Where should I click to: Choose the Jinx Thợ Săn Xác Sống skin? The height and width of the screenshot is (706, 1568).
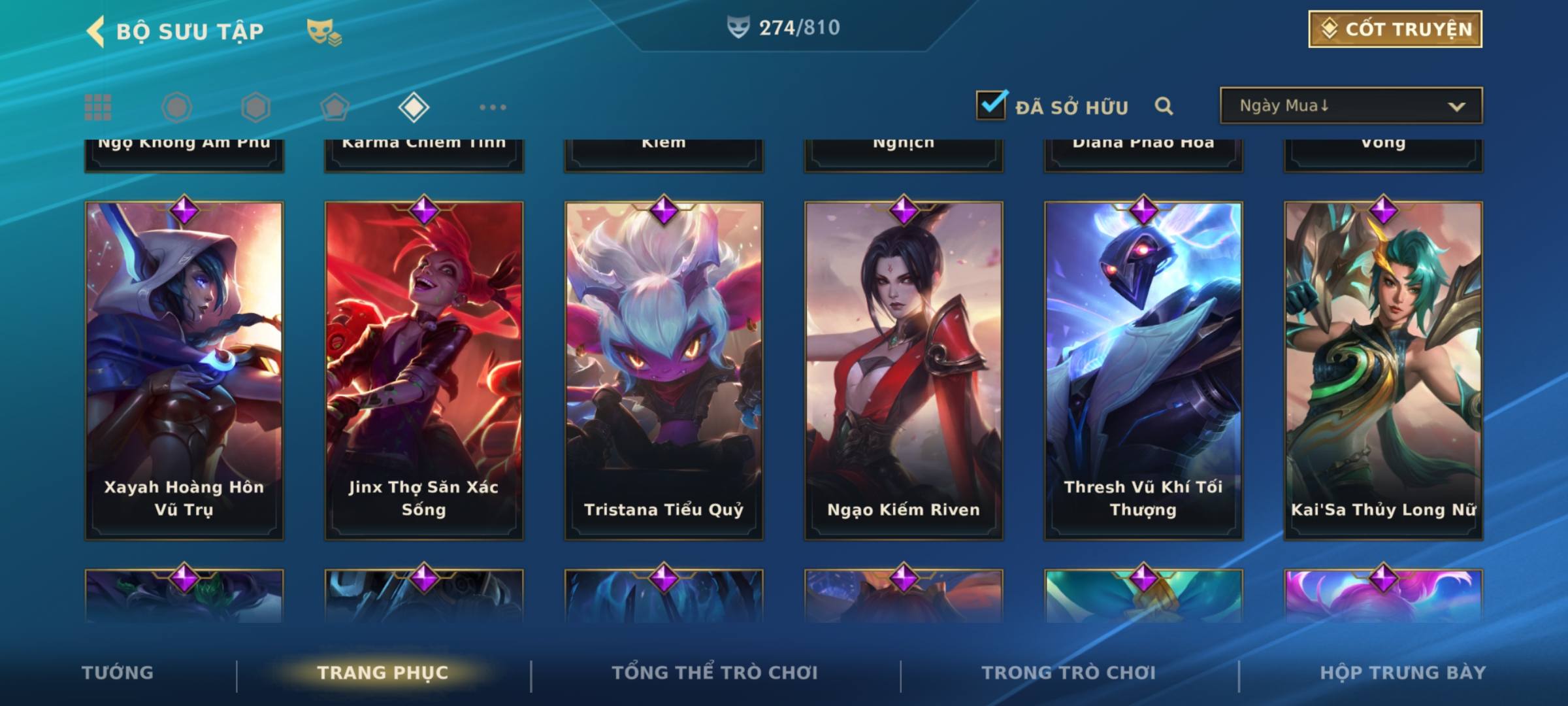coord(424,369)
